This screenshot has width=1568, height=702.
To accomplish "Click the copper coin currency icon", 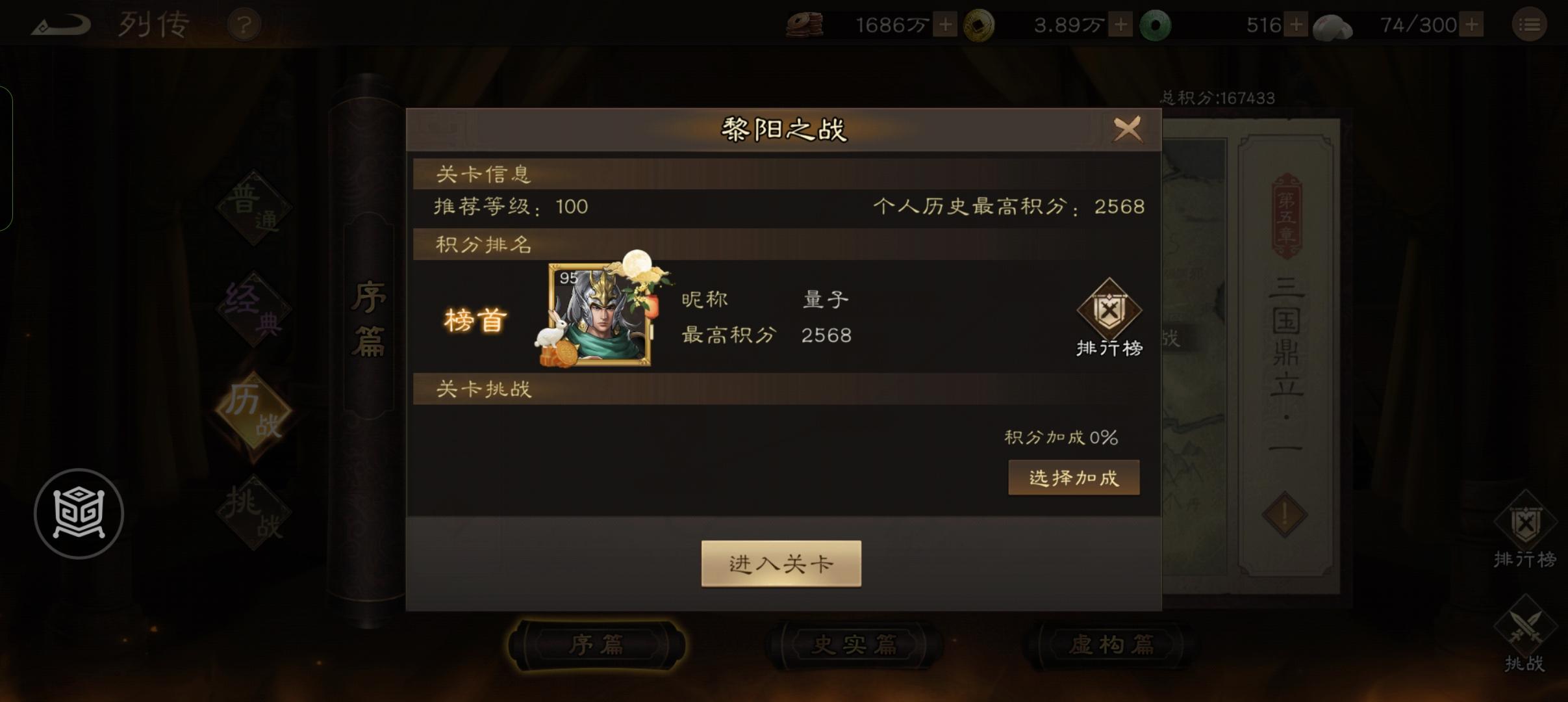I will tap(805, 24).
